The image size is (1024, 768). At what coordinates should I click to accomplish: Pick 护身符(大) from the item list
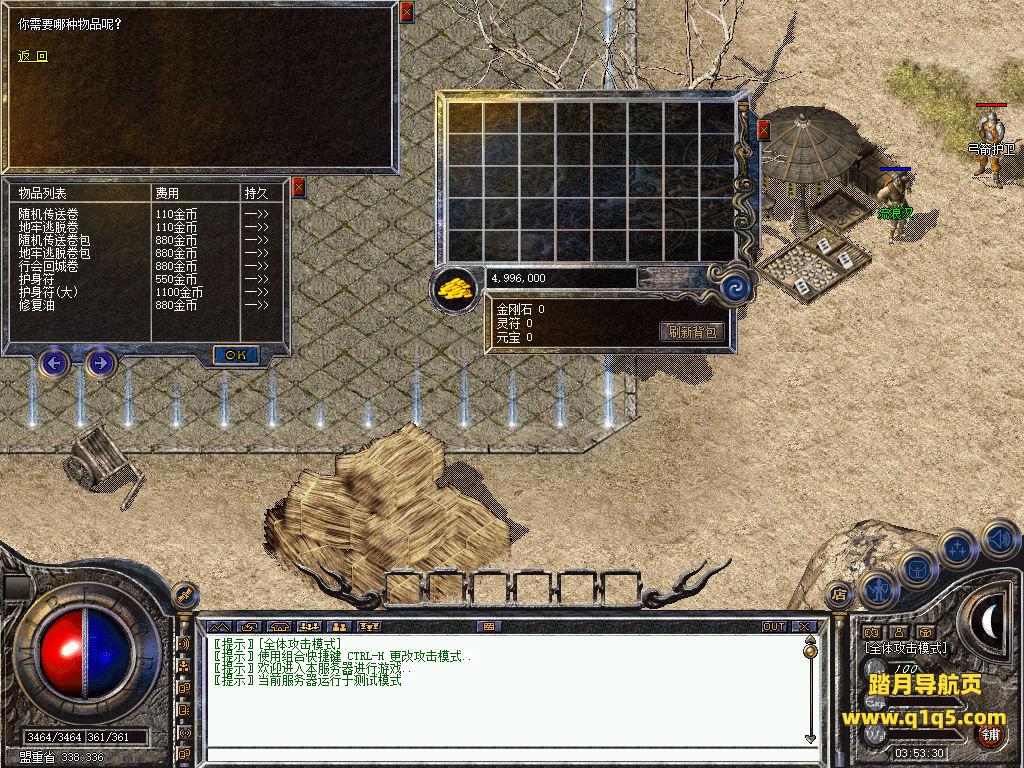(x=48, y=292)
